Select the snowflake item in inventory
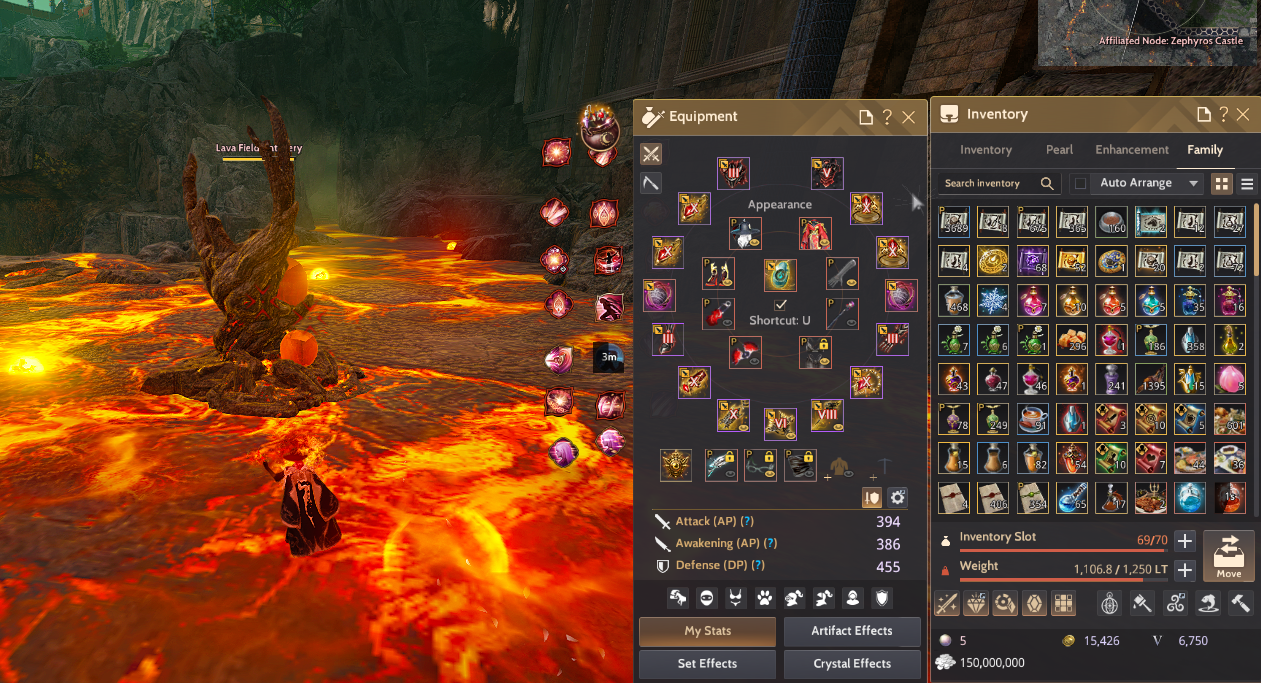The image size is (1261, 683). tap(993, 301)
